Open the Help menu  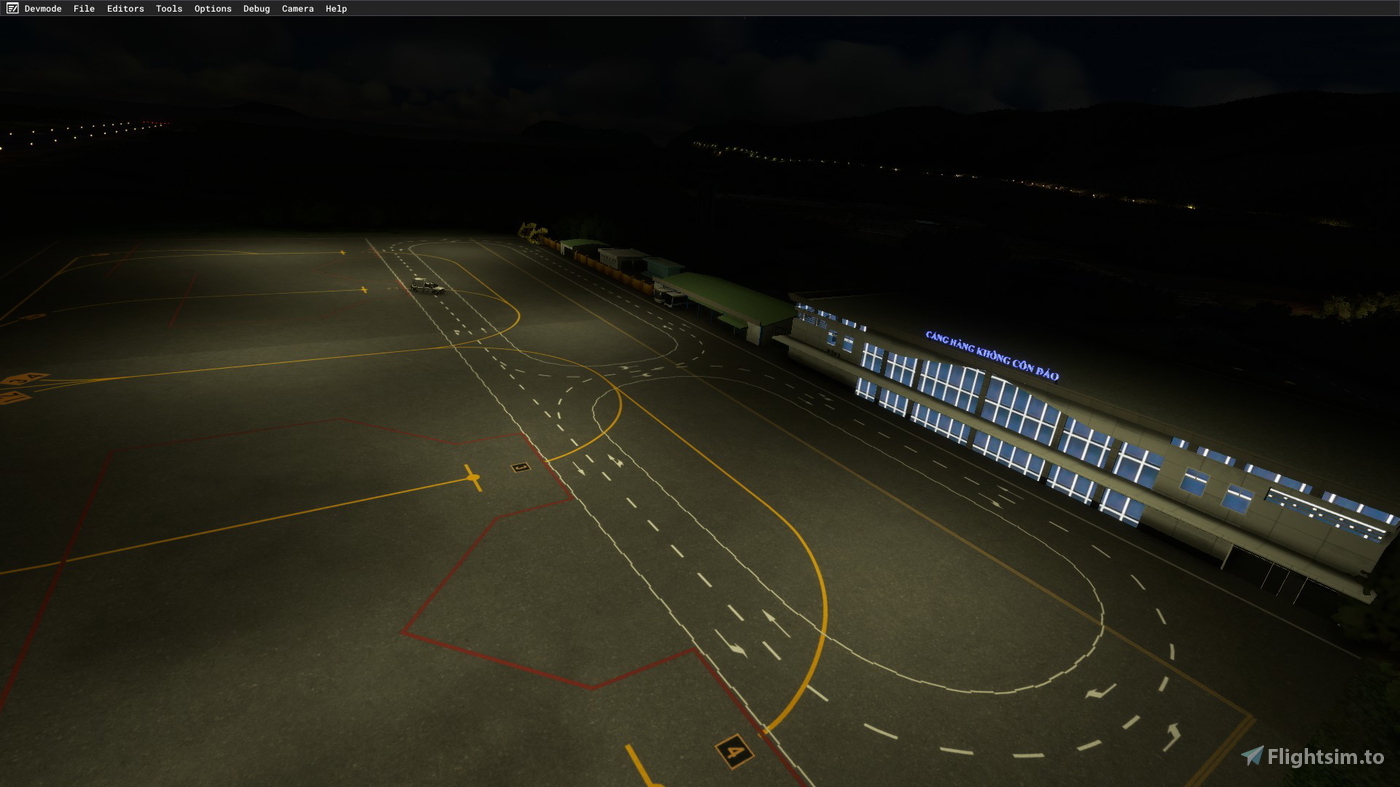pos(336,8)
